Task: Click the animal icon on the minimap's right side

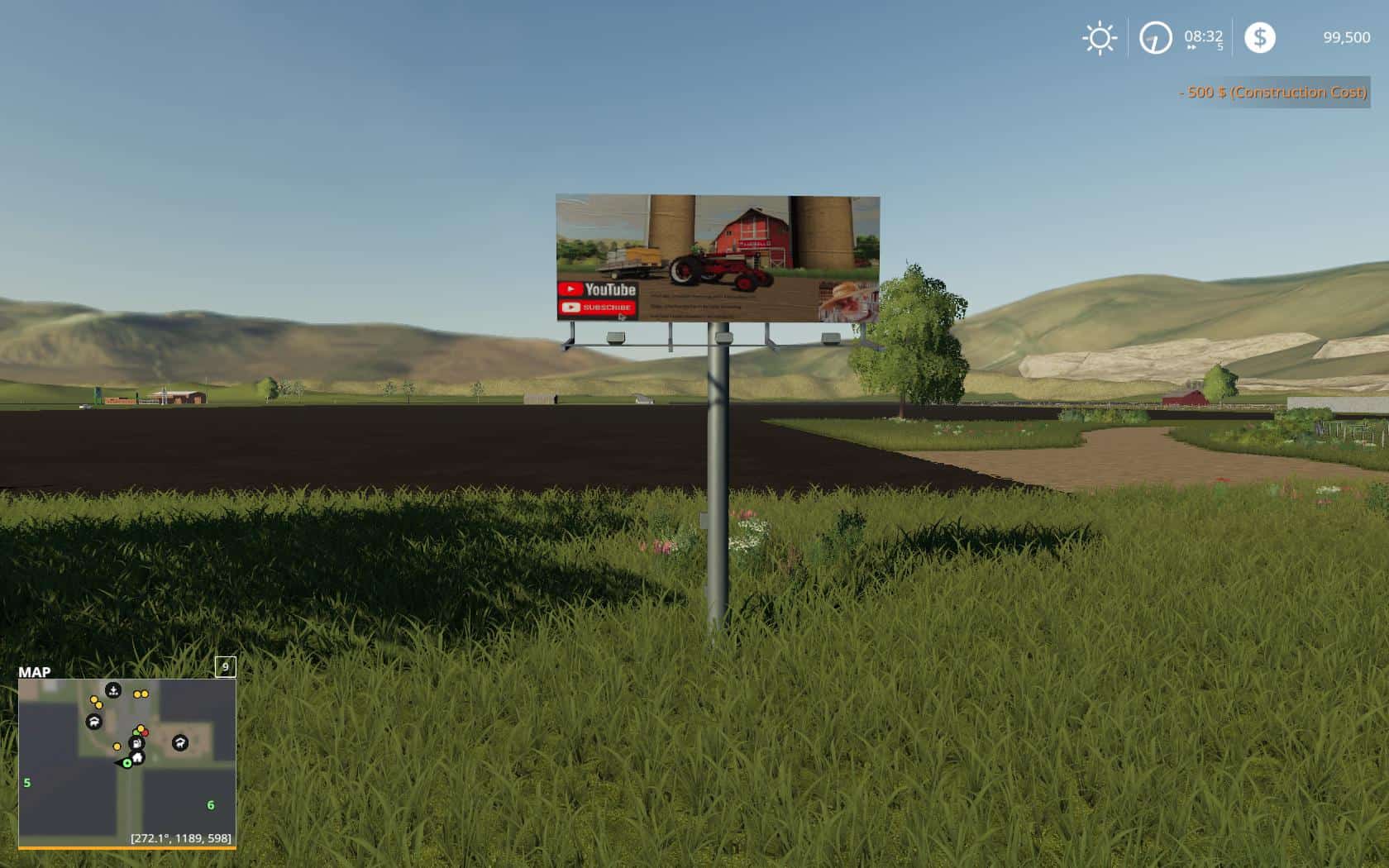Action: click(x=180, y=741)
